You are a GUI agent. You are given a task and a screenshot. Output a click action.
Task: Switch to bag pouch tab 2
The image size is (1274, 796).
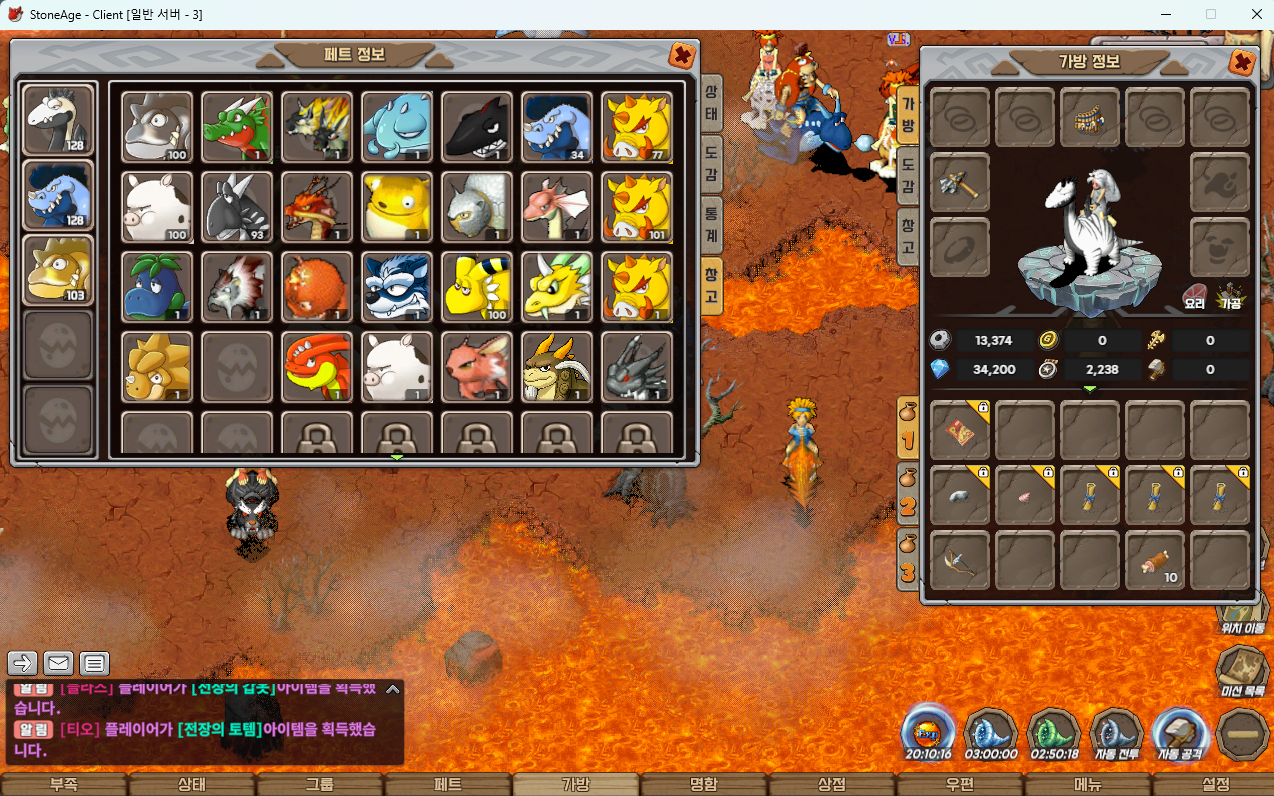[x=908, y=498]
